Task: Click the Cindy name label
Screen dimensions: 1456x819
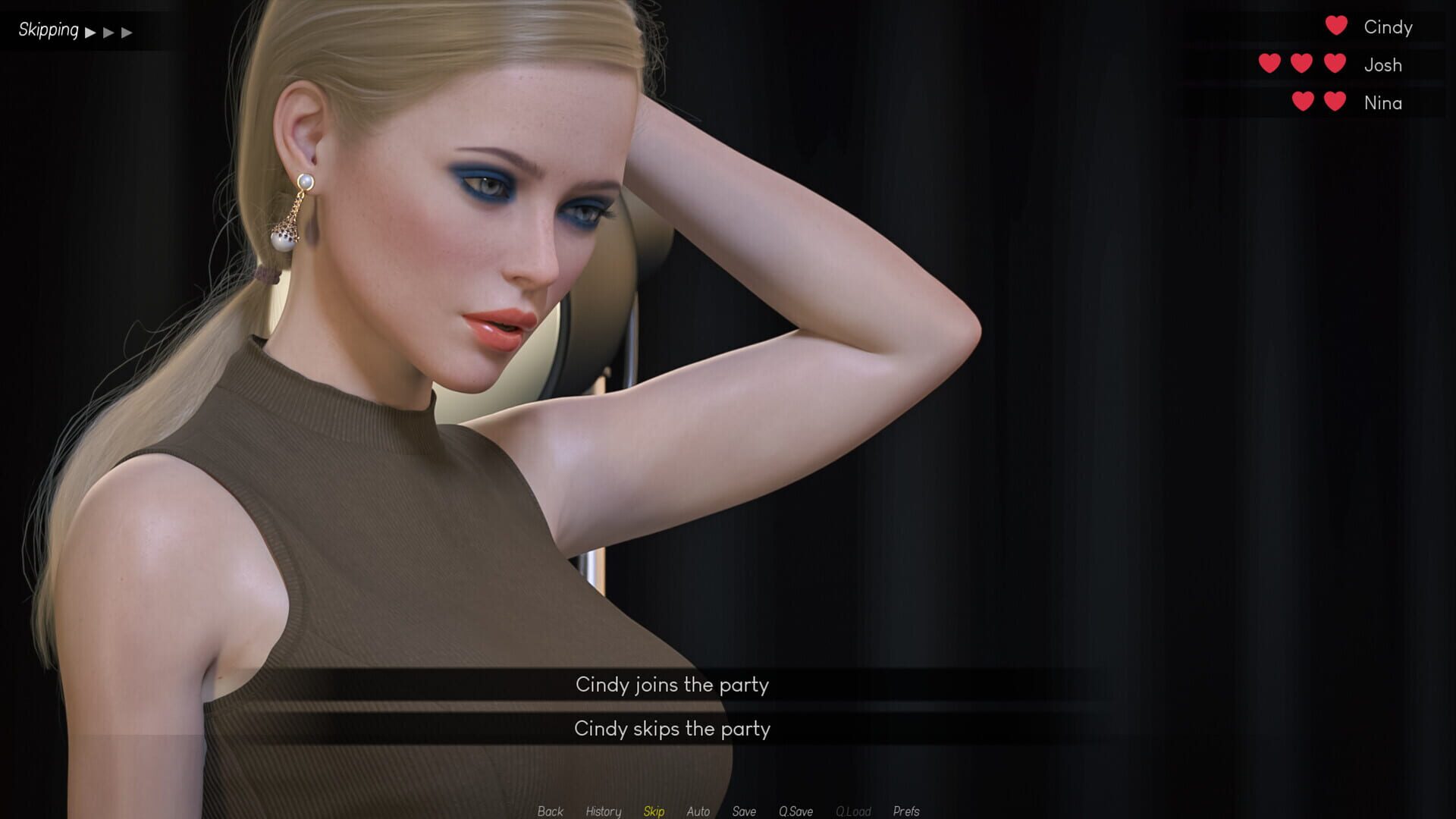Action: pos(1388,27)
